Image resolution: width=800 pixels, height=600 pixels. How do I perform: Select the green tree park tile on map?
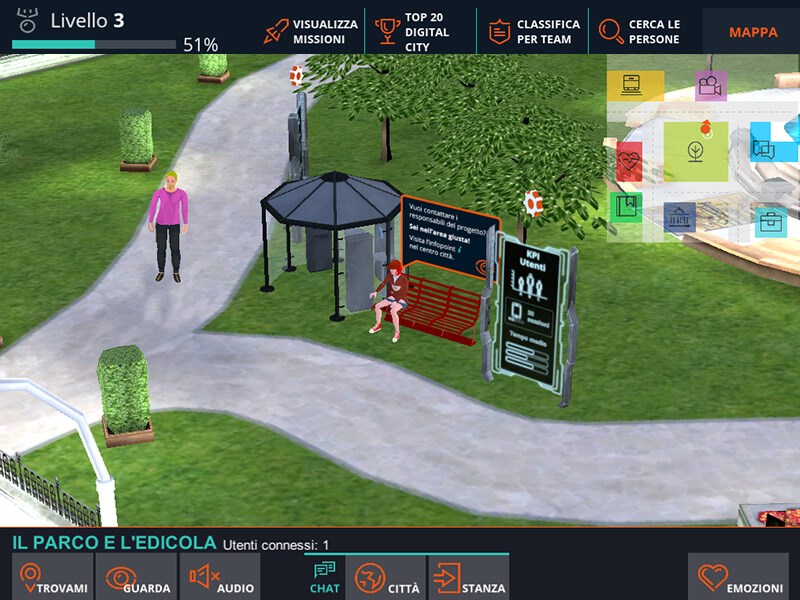click(695, 151)
